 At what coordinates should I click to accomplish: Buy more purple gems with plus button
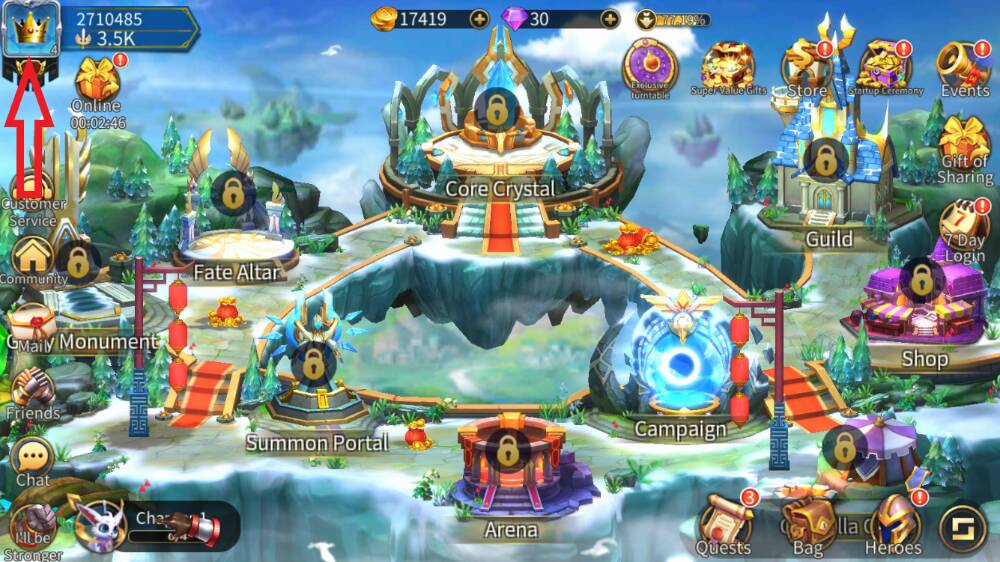point(609,18)
